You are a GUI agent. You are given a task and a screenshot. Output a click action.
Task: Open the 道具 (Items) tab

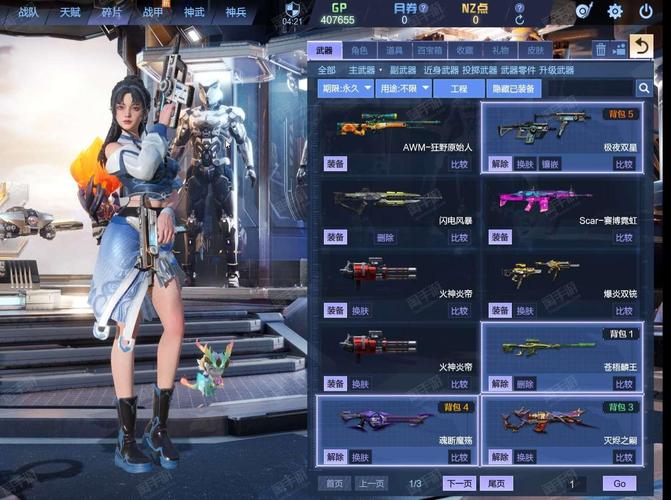395,49
